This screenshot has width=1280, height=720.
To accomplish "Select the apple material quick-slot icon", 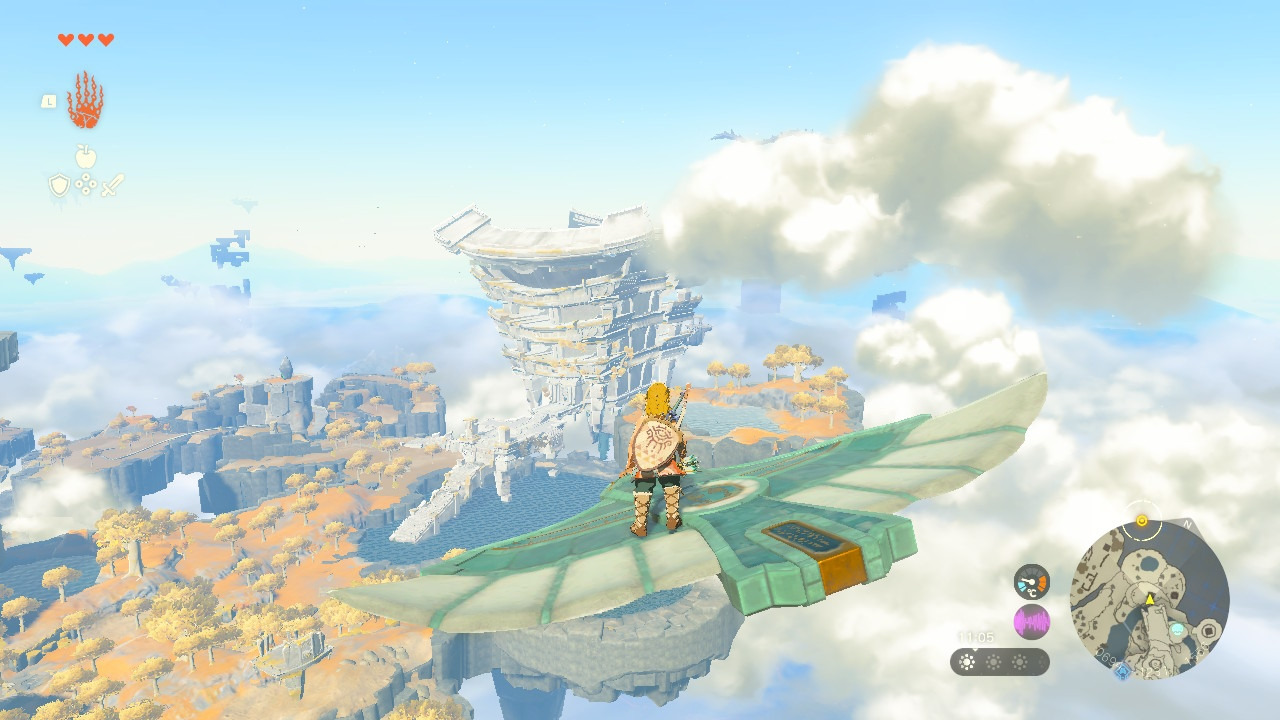I will tap(86, 156).
